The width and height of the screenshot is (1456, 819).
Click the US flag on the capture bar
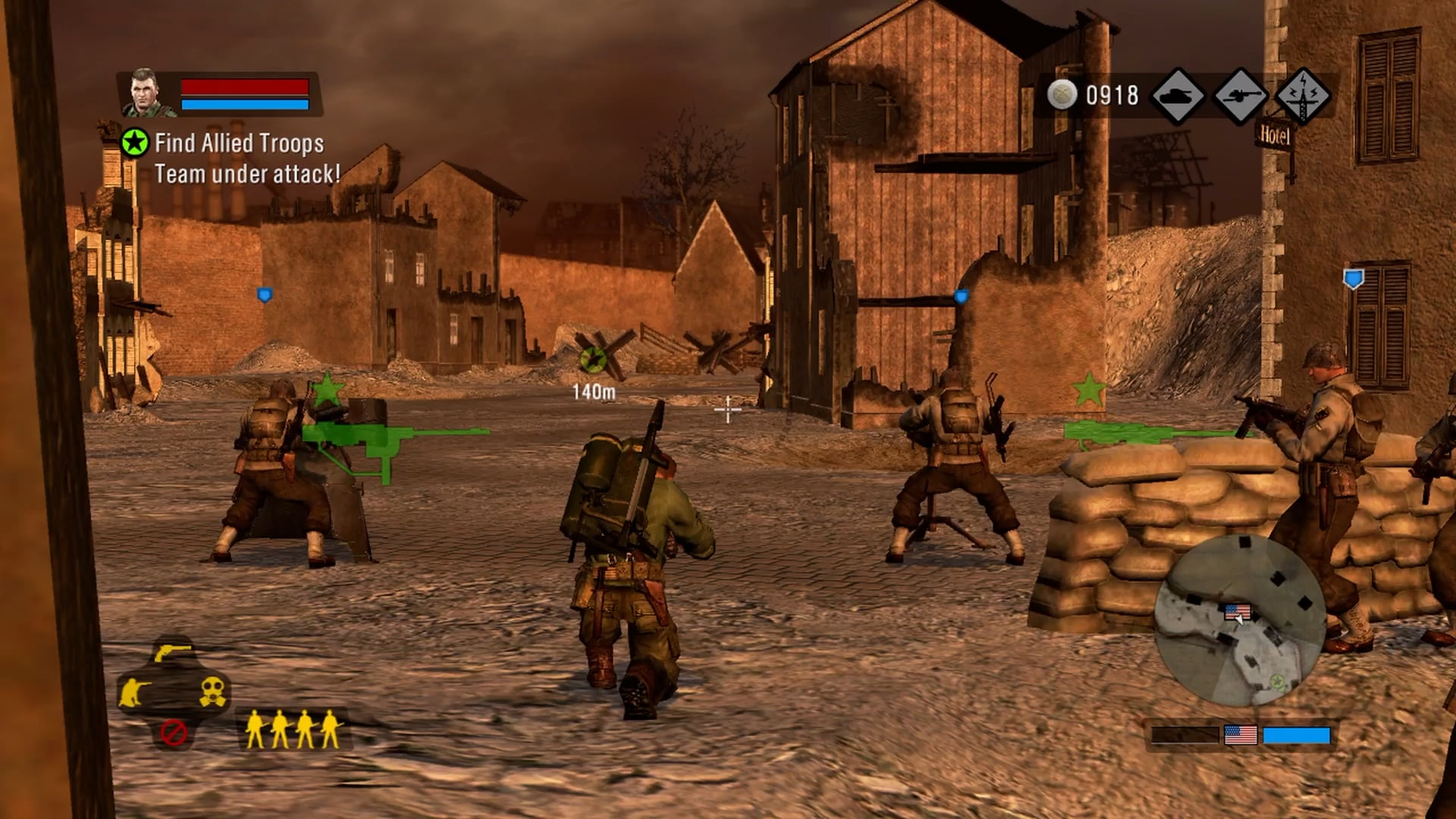(x=1241, y=735)
